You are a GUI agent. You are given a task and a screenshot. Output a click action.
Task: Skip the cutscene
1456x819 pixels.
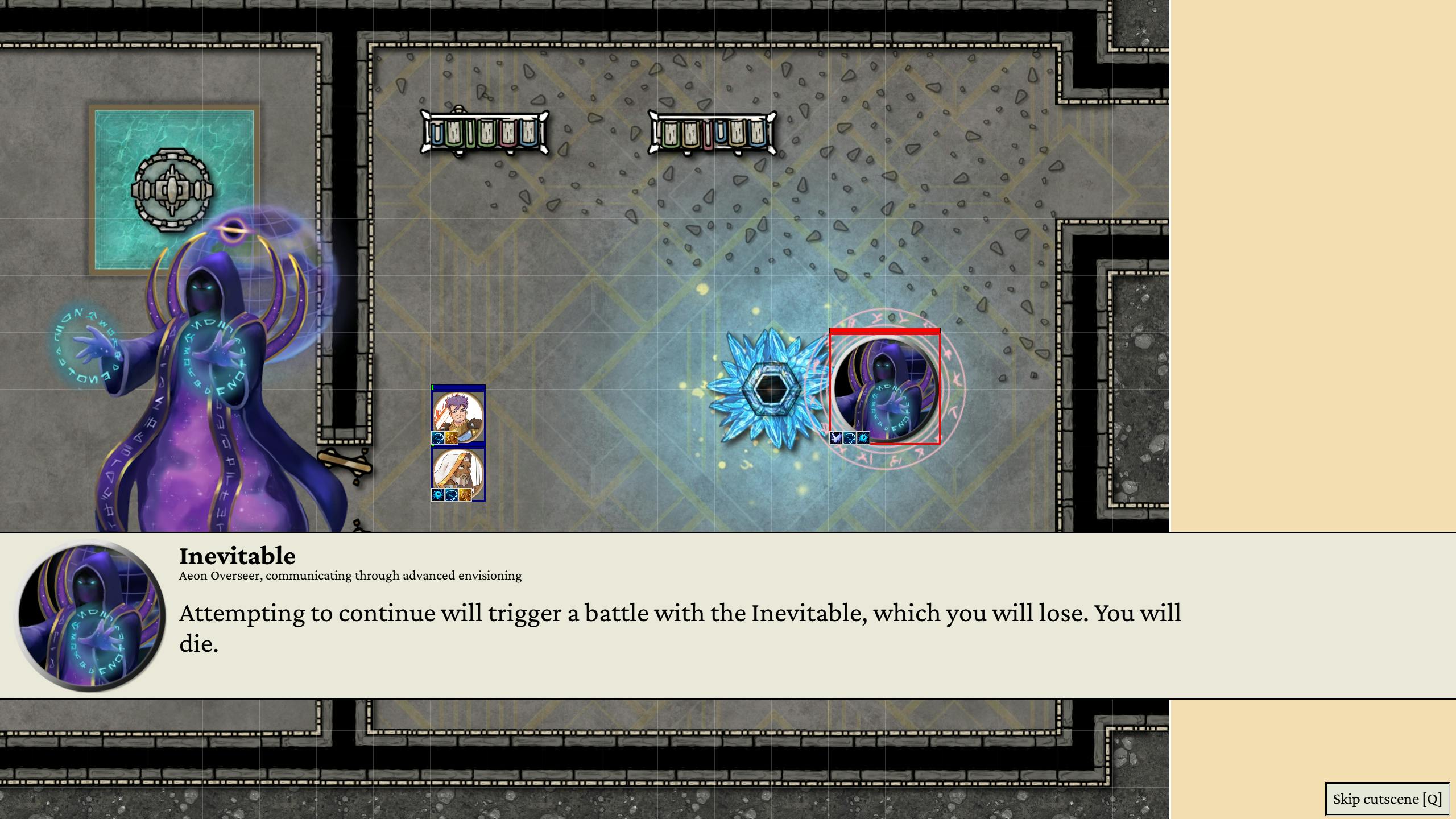tap(1387, 799)
